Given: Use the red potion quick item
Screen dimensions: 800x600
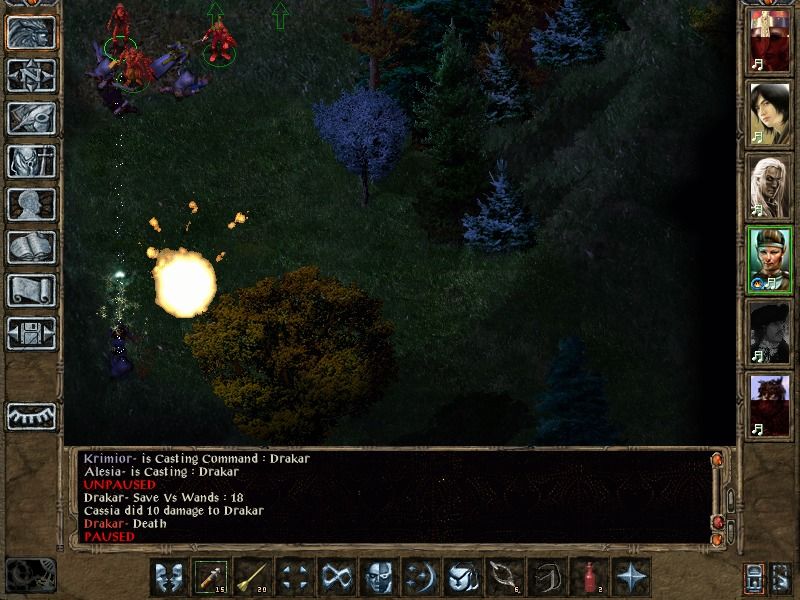Looking at the screenshot, I should (589, 577).
